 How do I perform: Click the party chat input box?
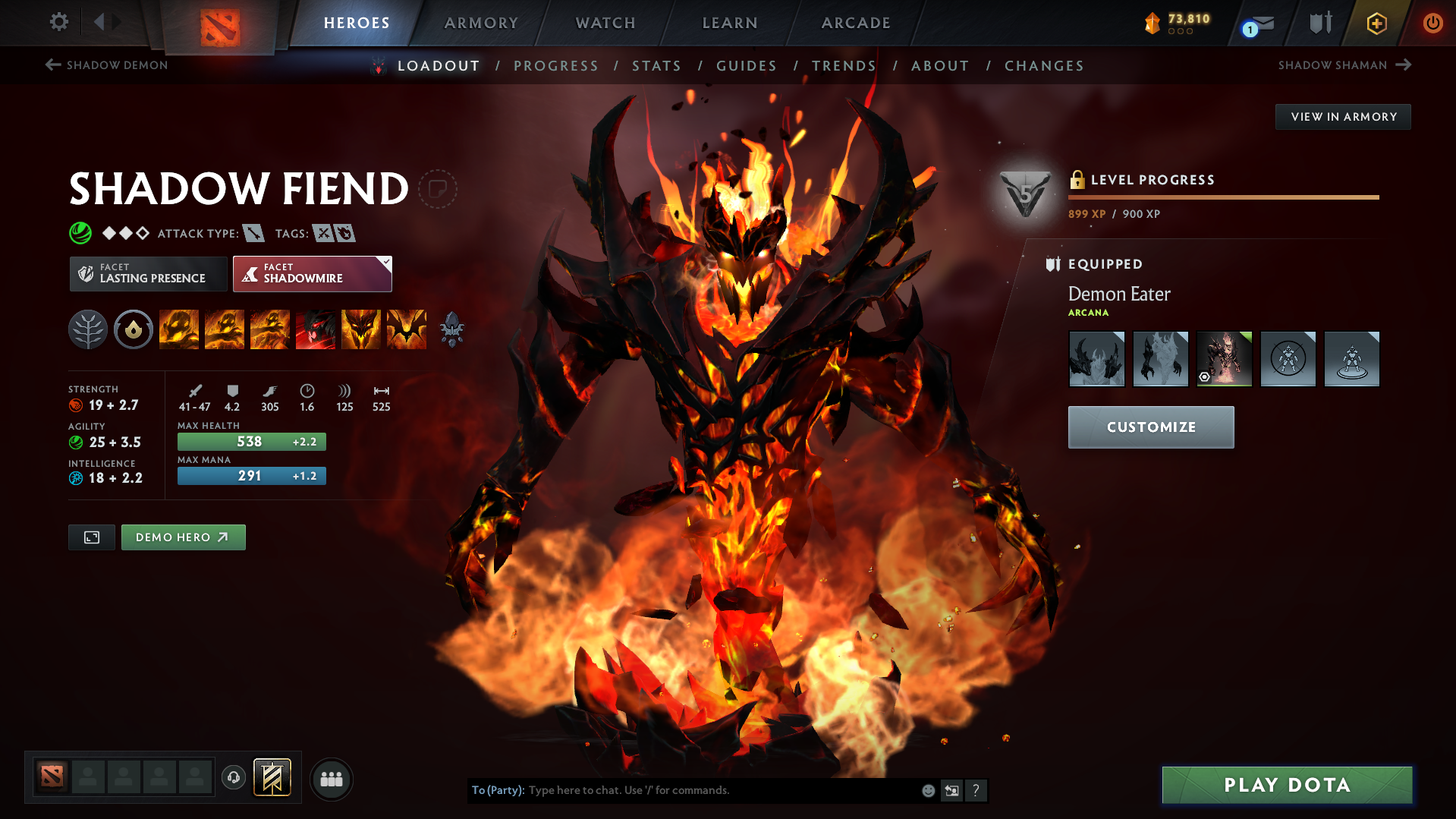721,790
